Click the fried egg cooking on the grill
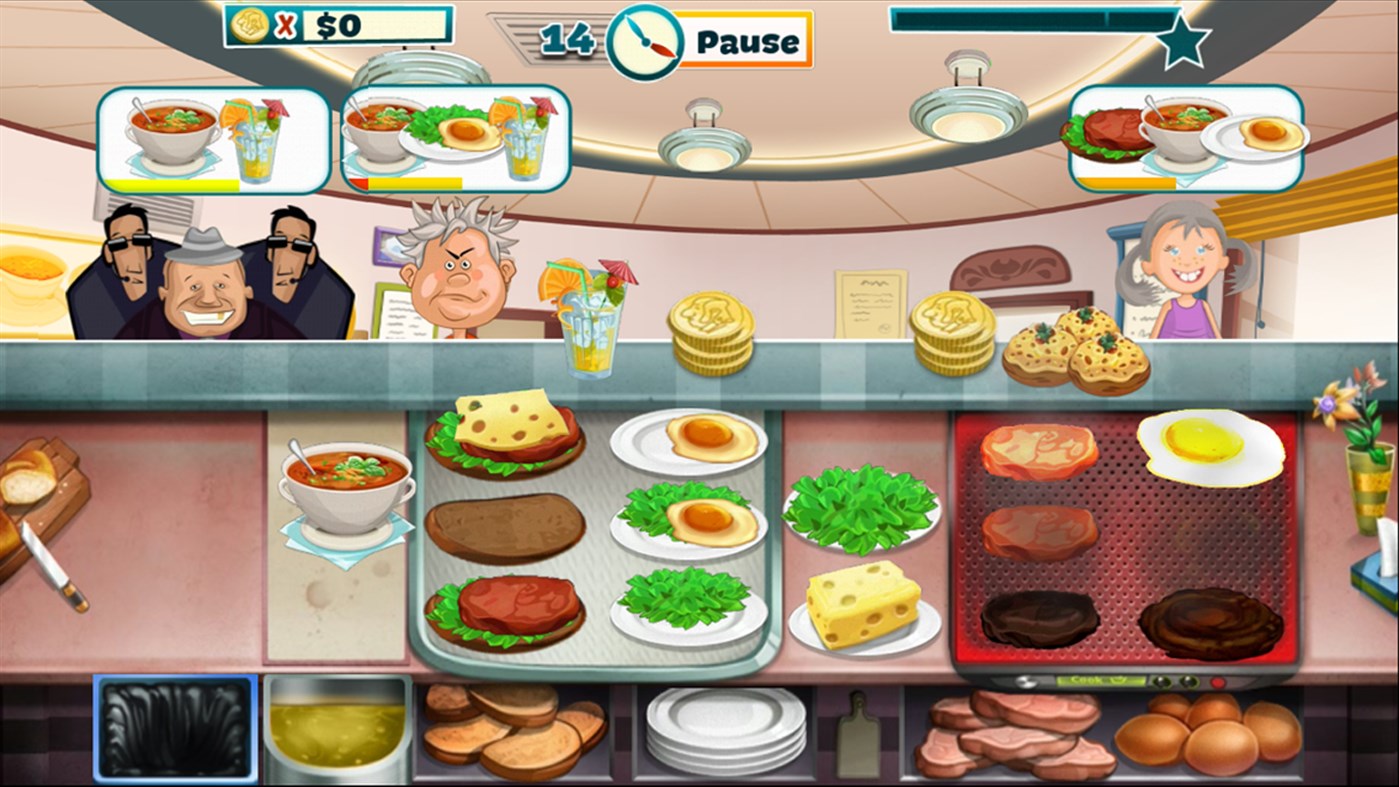Screen dimensions: 1399x787 click(x=1210, y=445)
